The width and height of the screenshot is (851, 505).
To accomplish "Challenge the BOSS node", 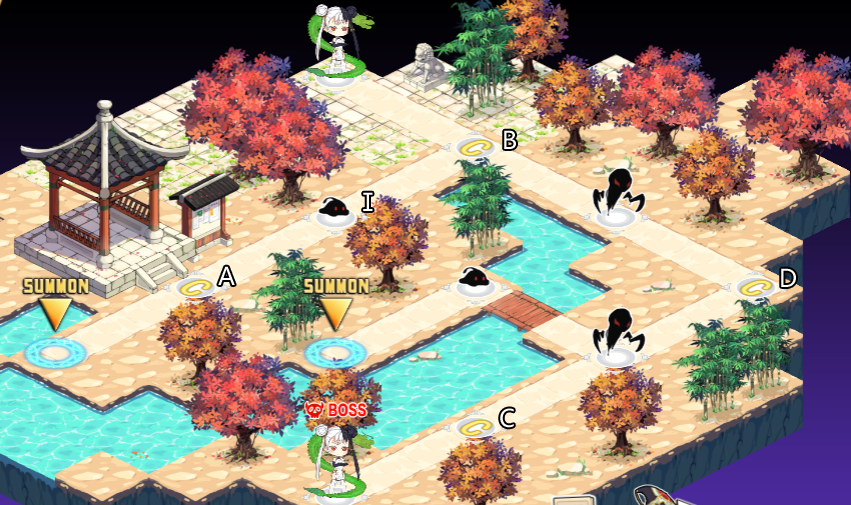I will tap(336, 462).
